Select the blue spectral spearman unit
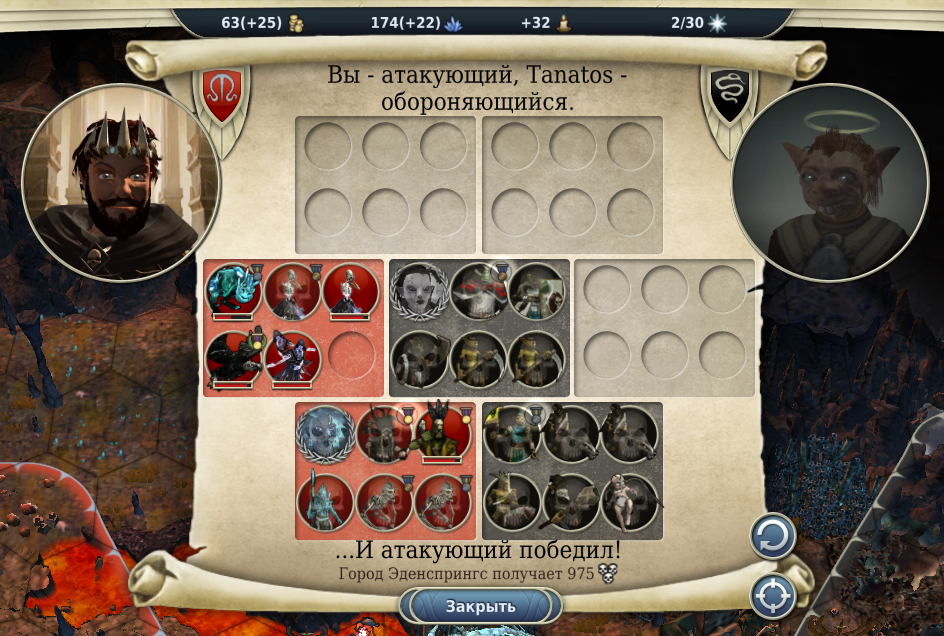 coord(325,500)
